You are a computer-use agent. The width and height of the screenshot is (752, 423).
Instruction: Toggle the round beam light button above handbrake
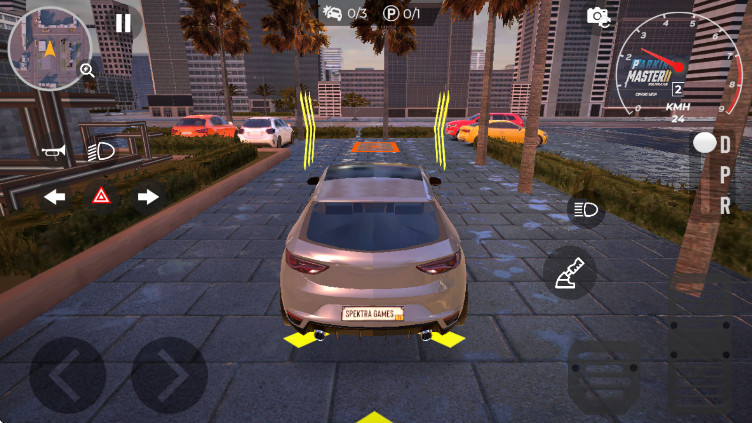pos(585,209)
